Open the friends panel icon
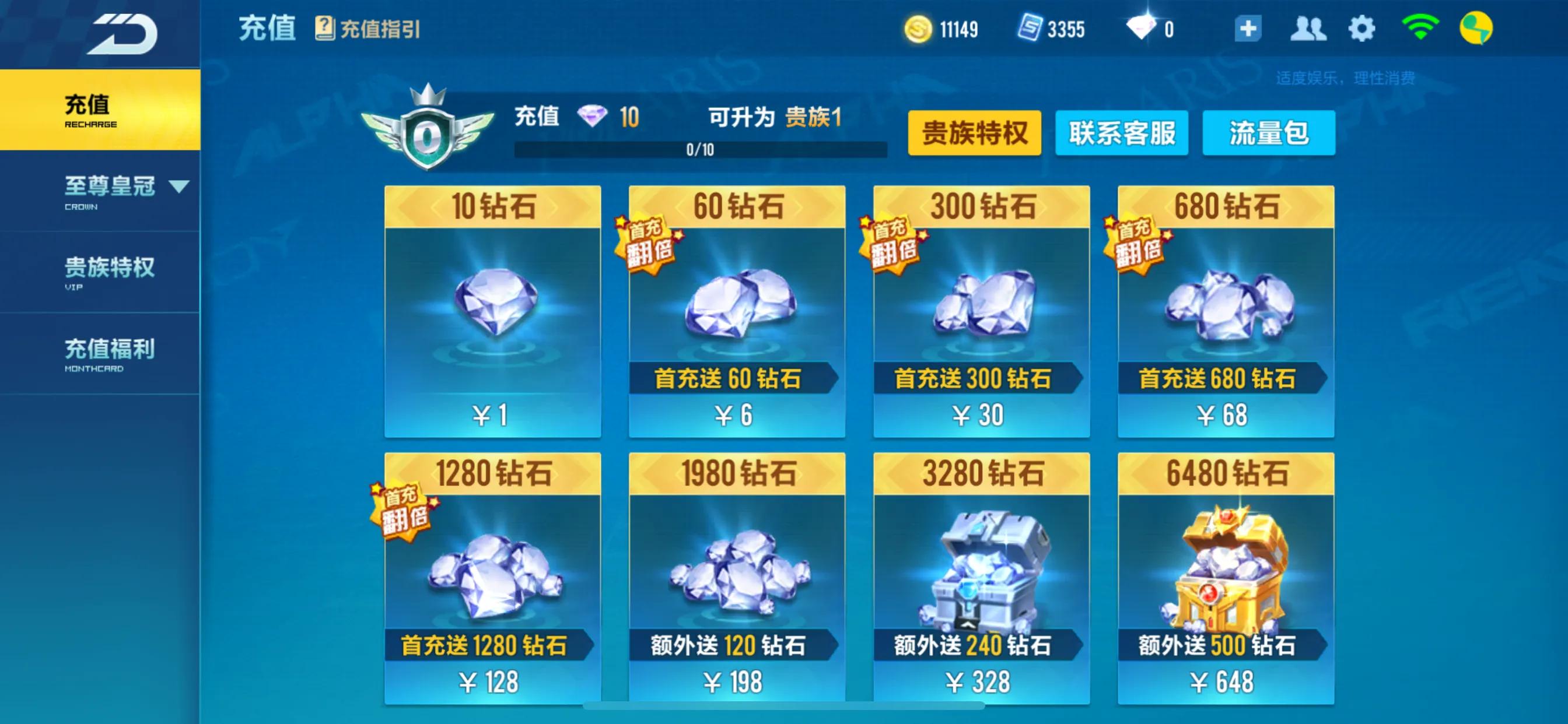The height and width of the screenshot is (724, 1568). coord(1311,27)
